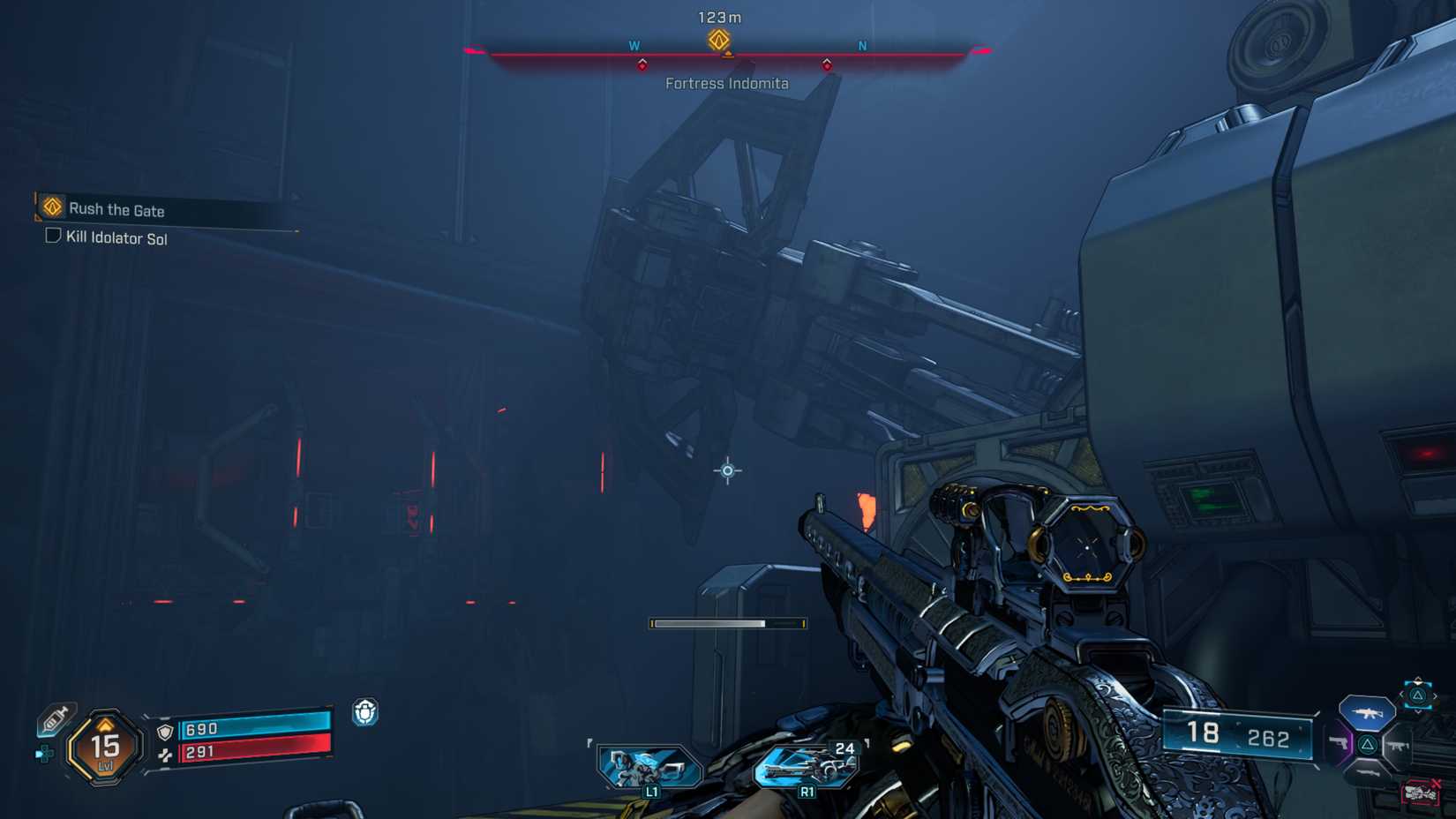
Task: Click the orange quest marker on the compass
Action: 718,40
